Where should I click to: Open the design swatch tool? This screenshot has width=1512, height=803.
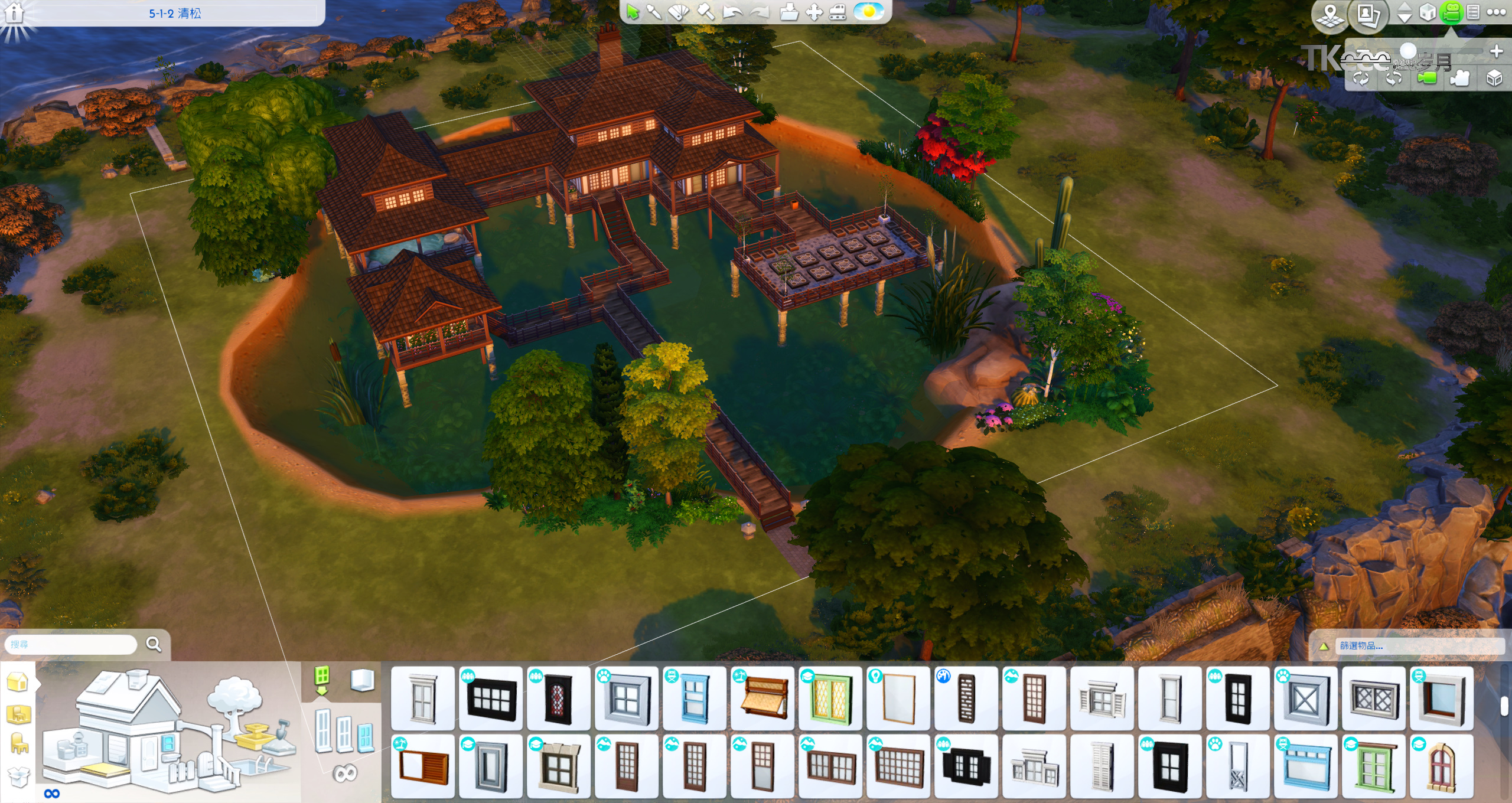(x=679, y=12)
